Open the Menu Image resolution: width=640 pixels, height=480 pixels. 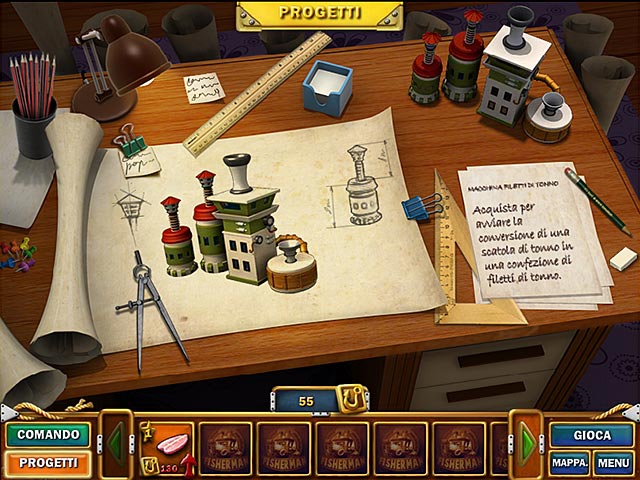coord(613,463)
